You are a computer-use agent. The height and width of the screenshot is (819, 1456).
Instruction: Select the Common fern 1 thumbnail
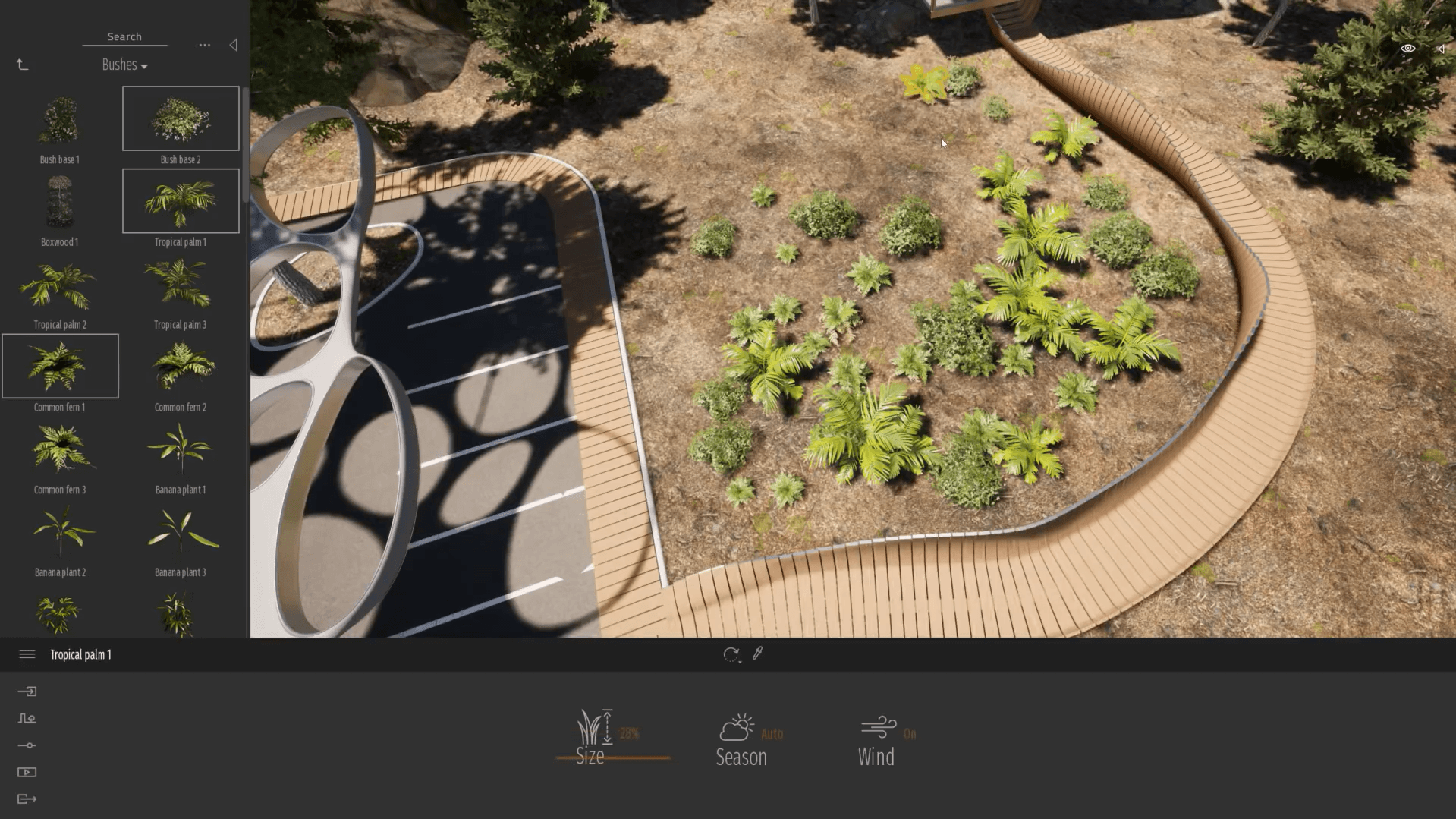(60, 367)
